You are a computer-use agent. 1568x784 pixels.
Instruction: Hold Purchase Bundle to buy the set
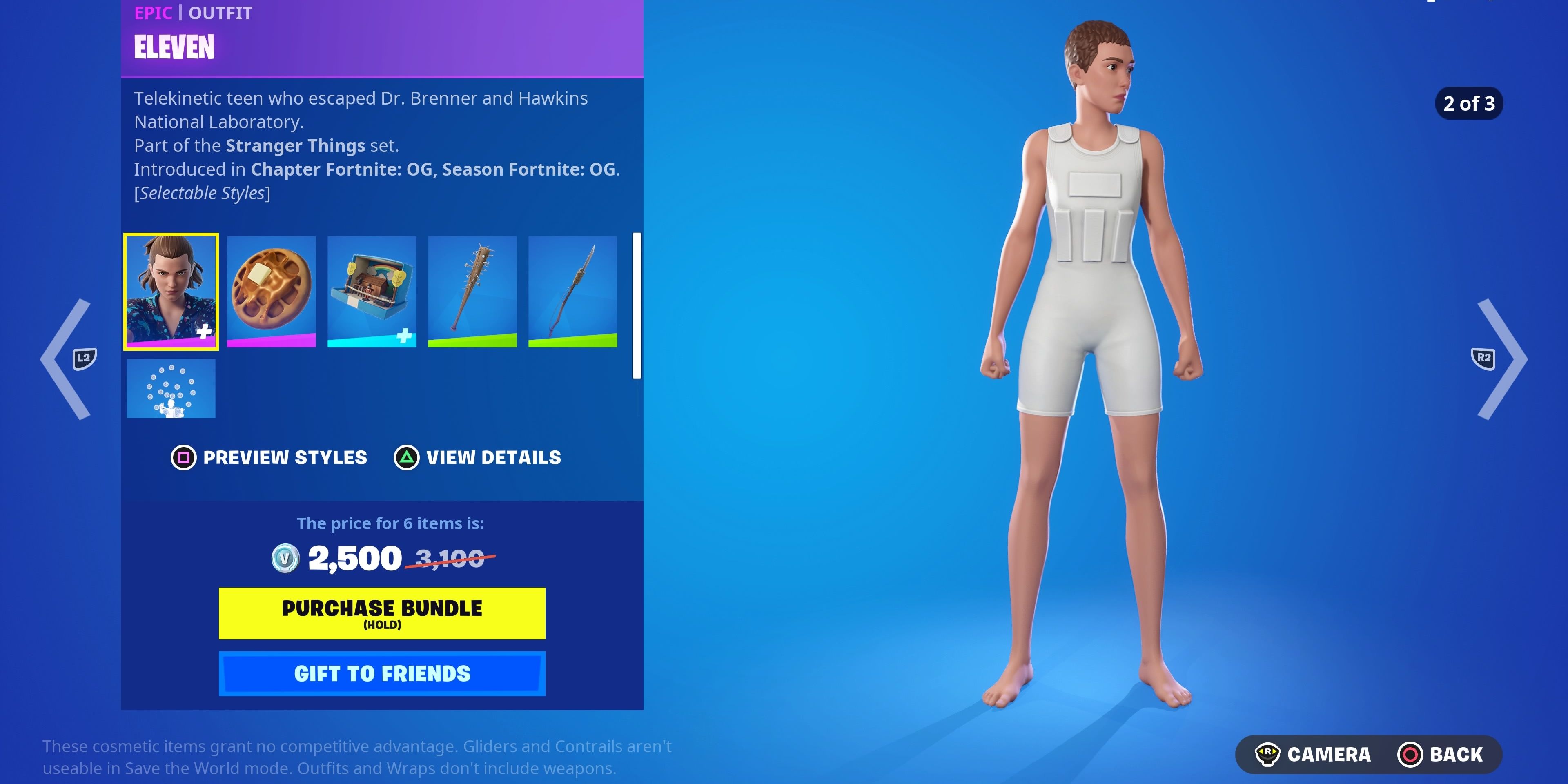381,613
